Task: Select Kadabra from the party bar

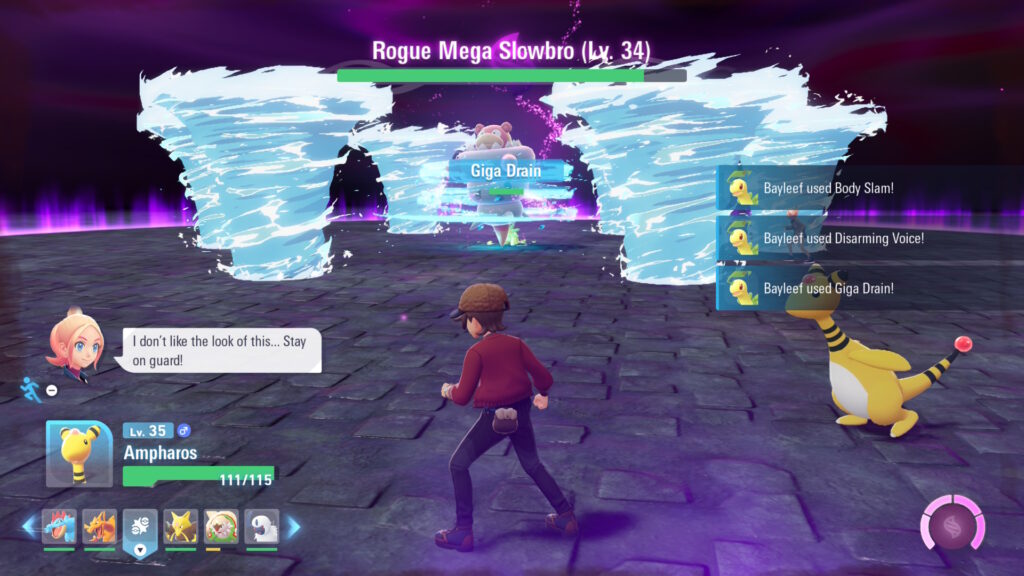Action: coord(181,526)
